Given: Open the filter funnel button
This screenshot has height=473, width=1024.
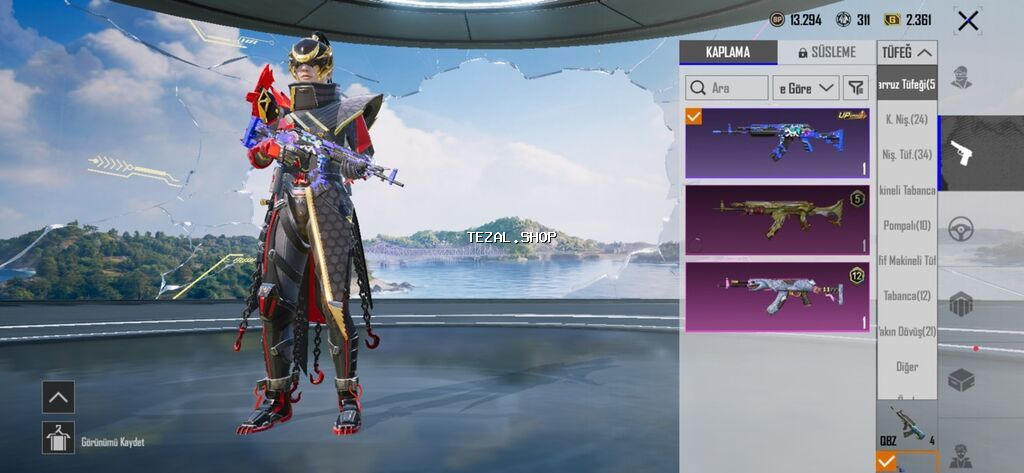Looking at the screenshot, I should (856, 88).
